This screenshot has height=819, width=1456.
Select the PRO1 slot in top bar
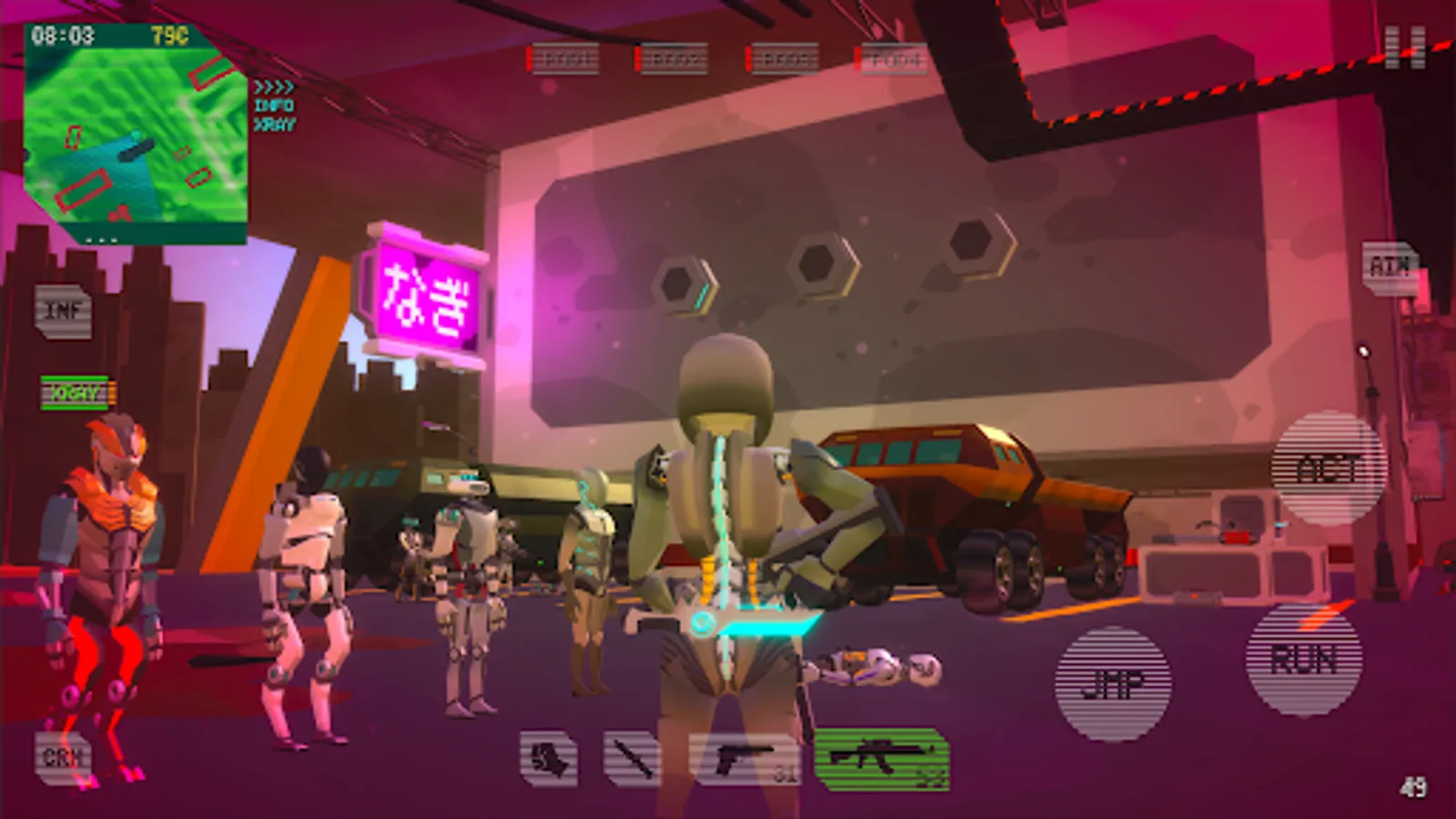coord(559,57)
